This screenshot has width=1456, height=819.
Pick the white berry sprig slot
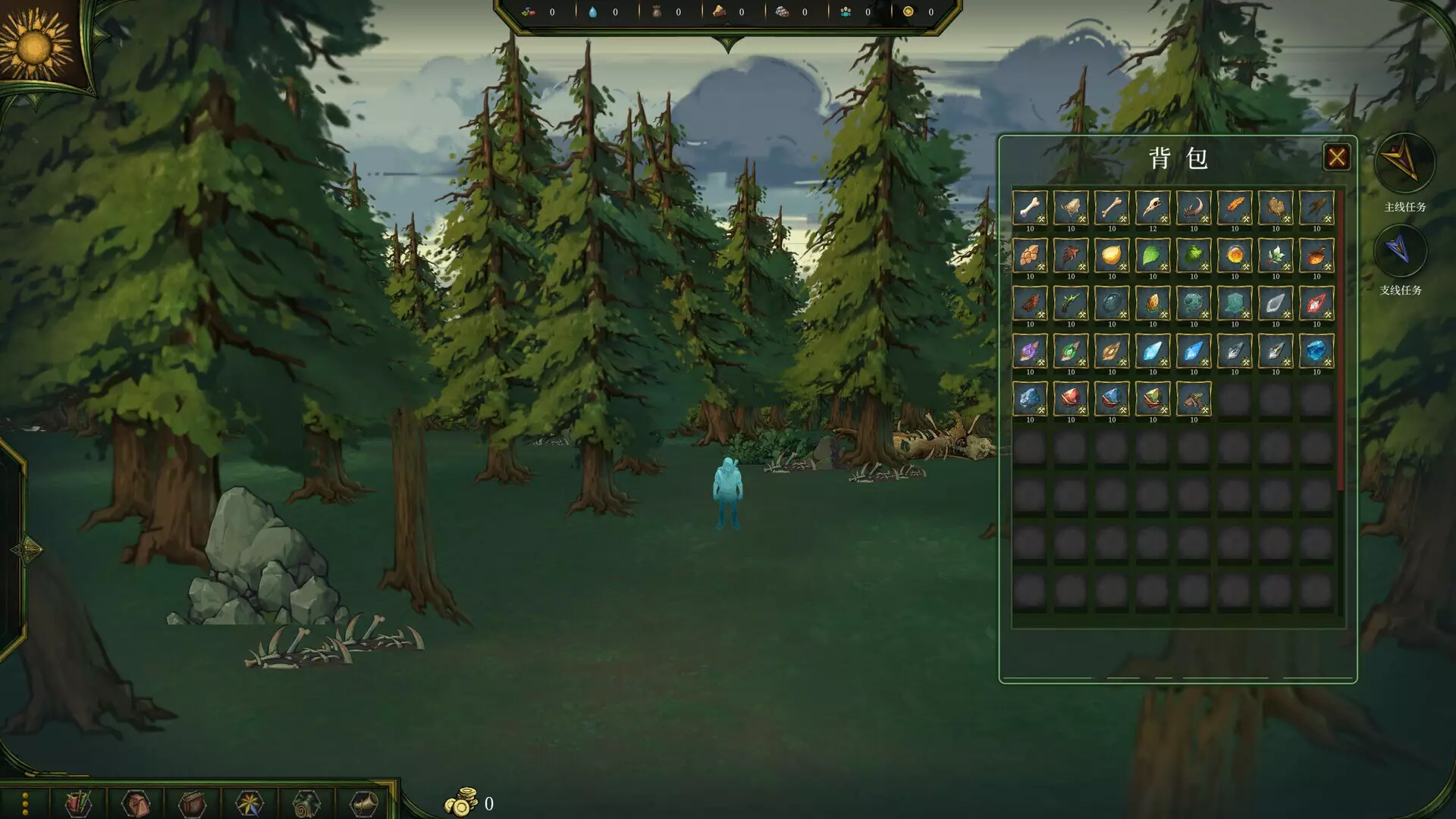pos(1275,256)
